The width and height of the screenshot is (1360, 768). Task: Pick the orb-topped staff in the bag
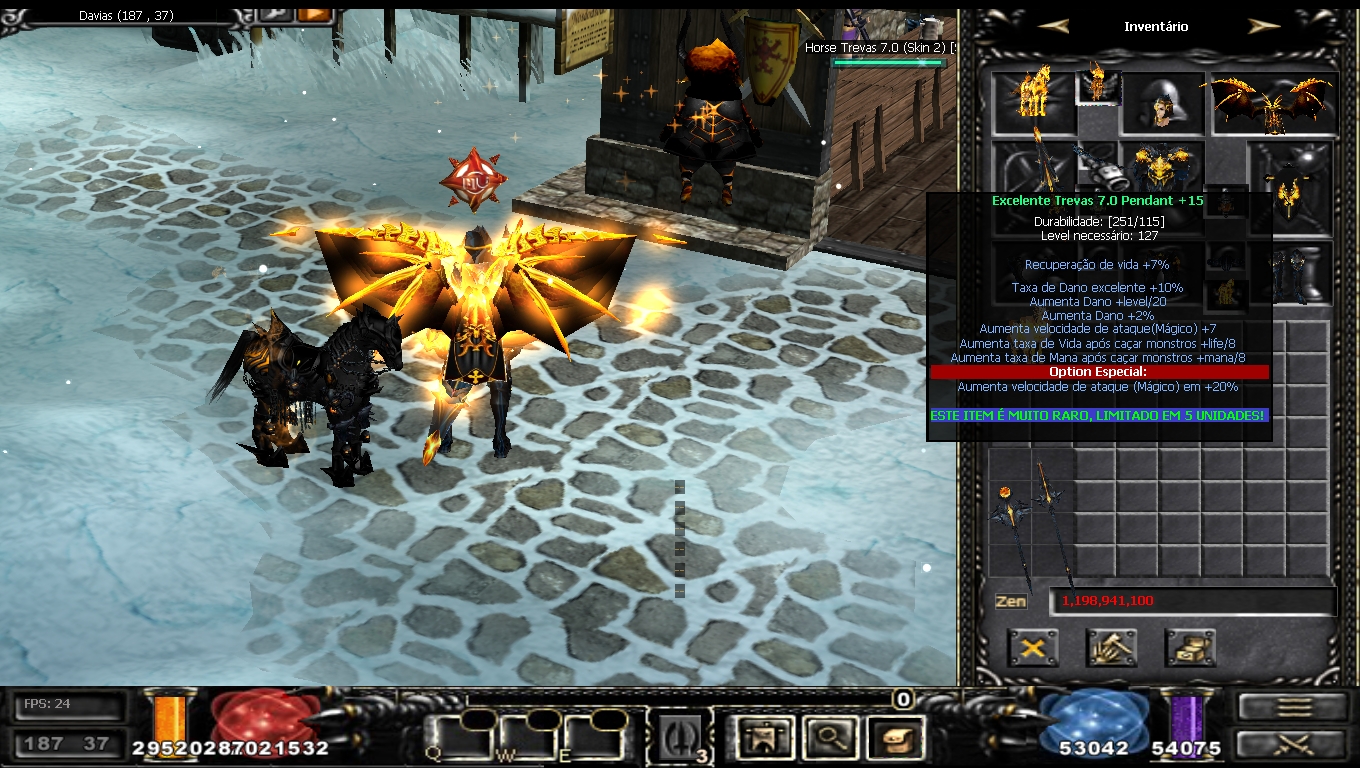click(1007, 520)
